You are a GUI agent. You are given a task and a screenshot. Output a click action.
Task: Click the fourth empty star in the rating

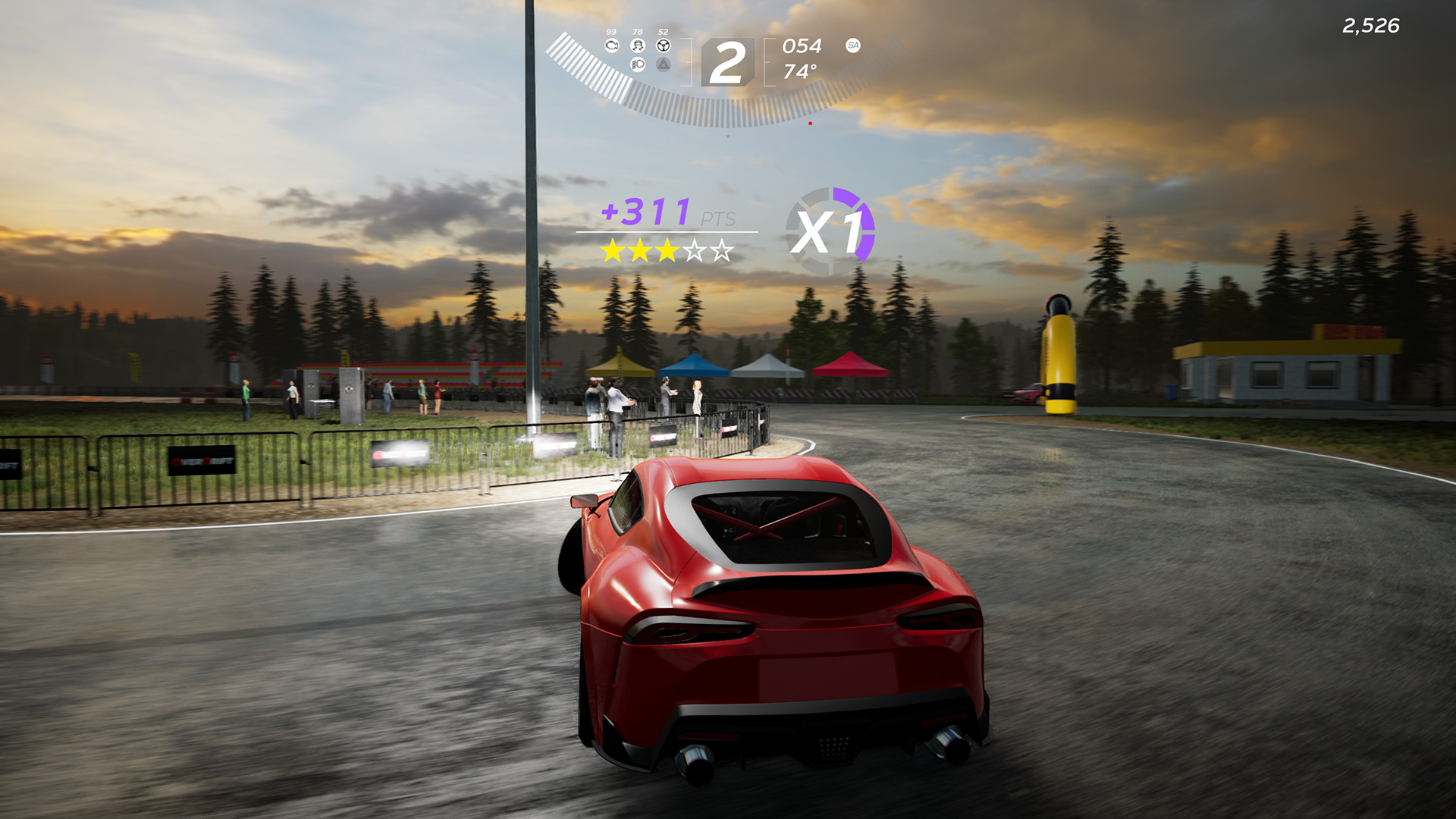(x=695, y=249)
